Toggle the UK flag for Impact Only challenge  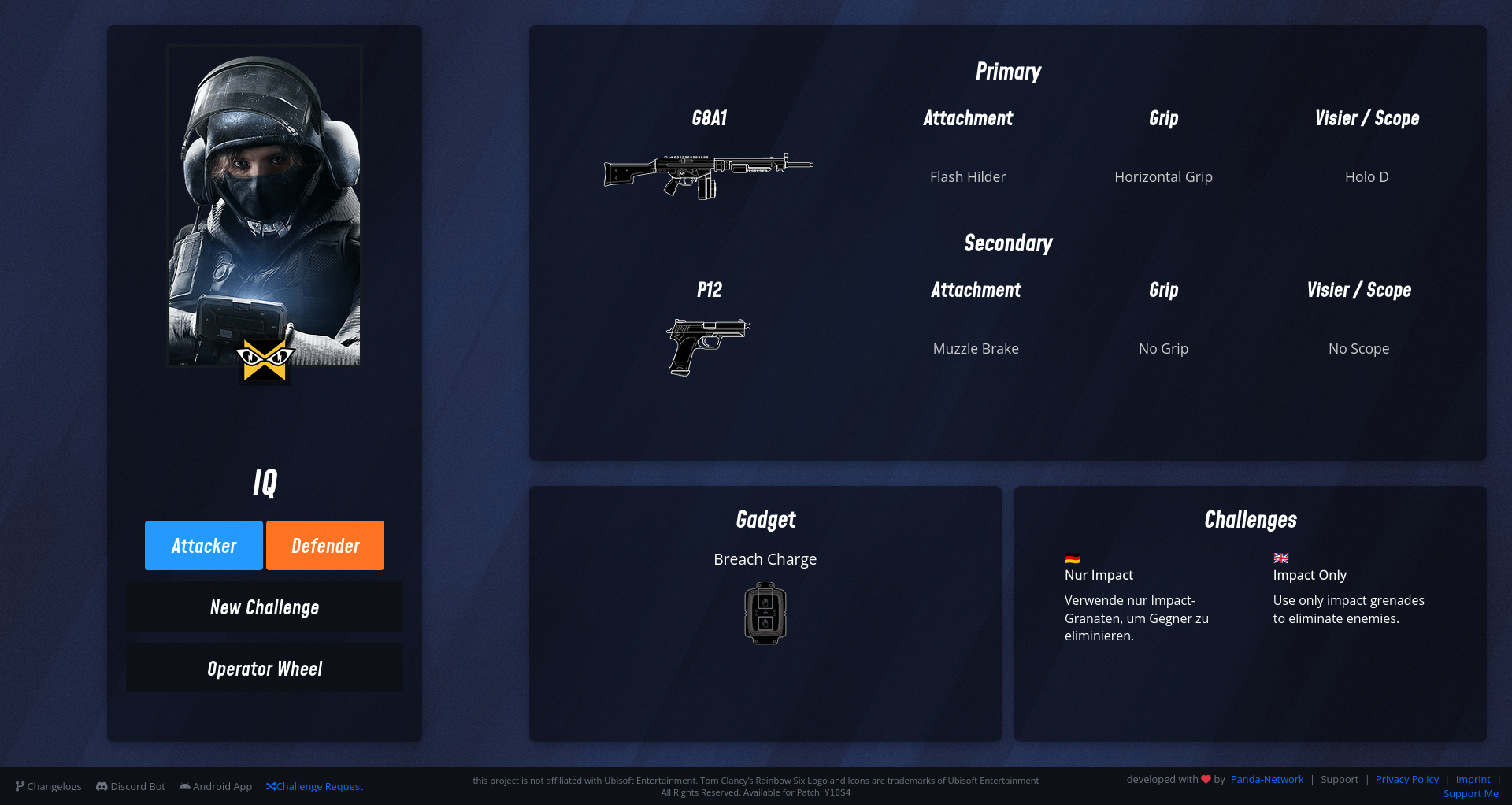point(1280,558)
